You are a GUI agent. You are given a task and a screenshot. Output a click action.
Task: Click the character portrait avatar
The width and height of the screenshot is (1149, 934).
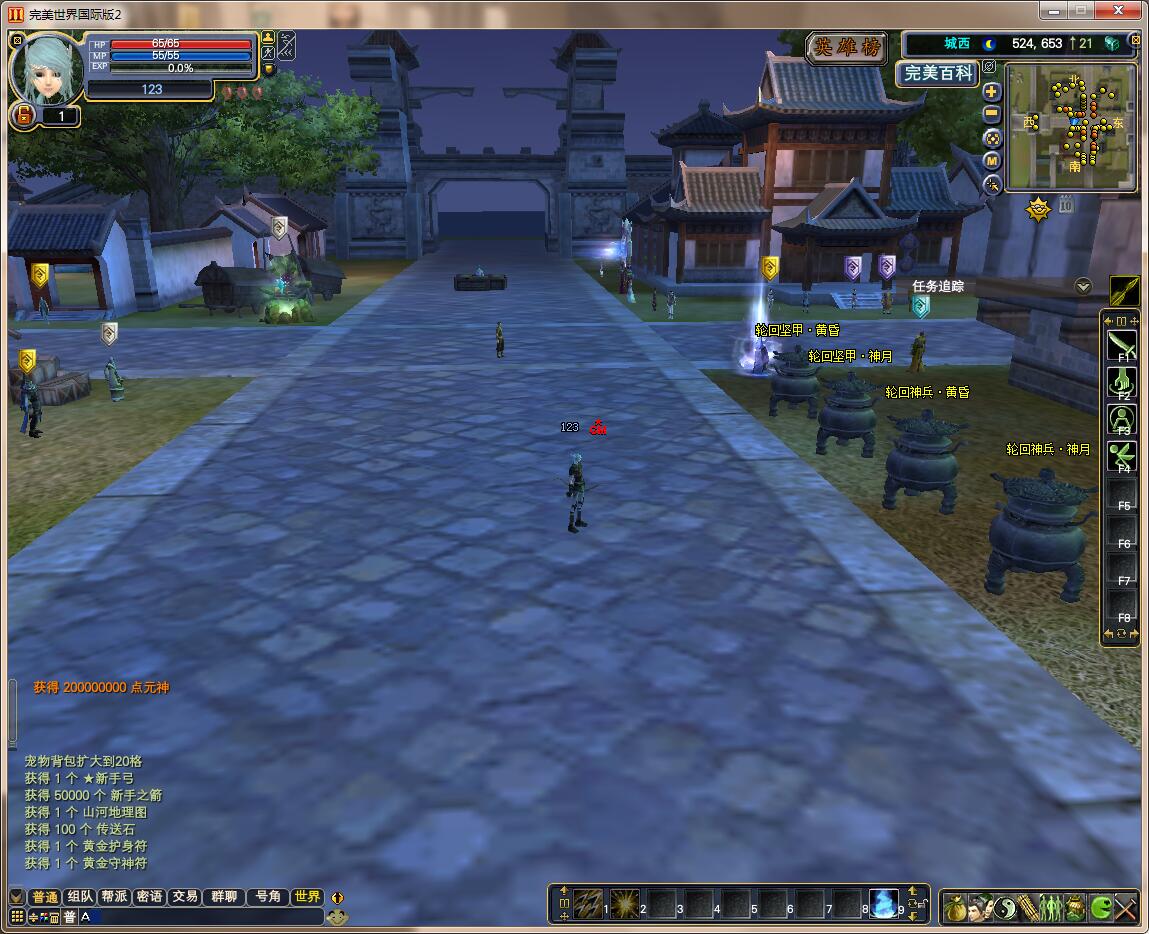click(x=45, y=68)
